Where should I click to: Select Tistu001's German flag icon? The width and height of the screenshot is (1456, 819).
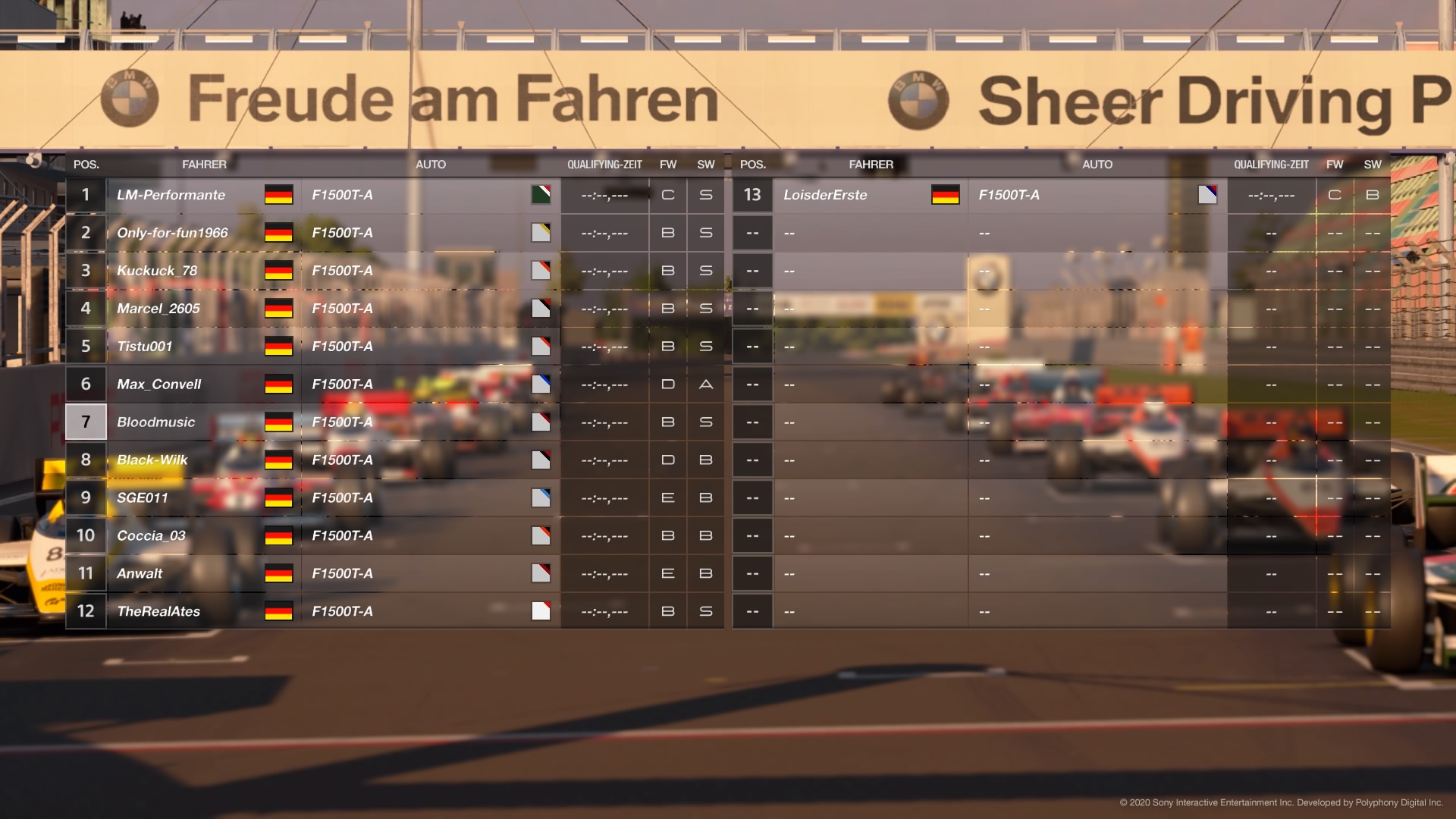(278, 346)
